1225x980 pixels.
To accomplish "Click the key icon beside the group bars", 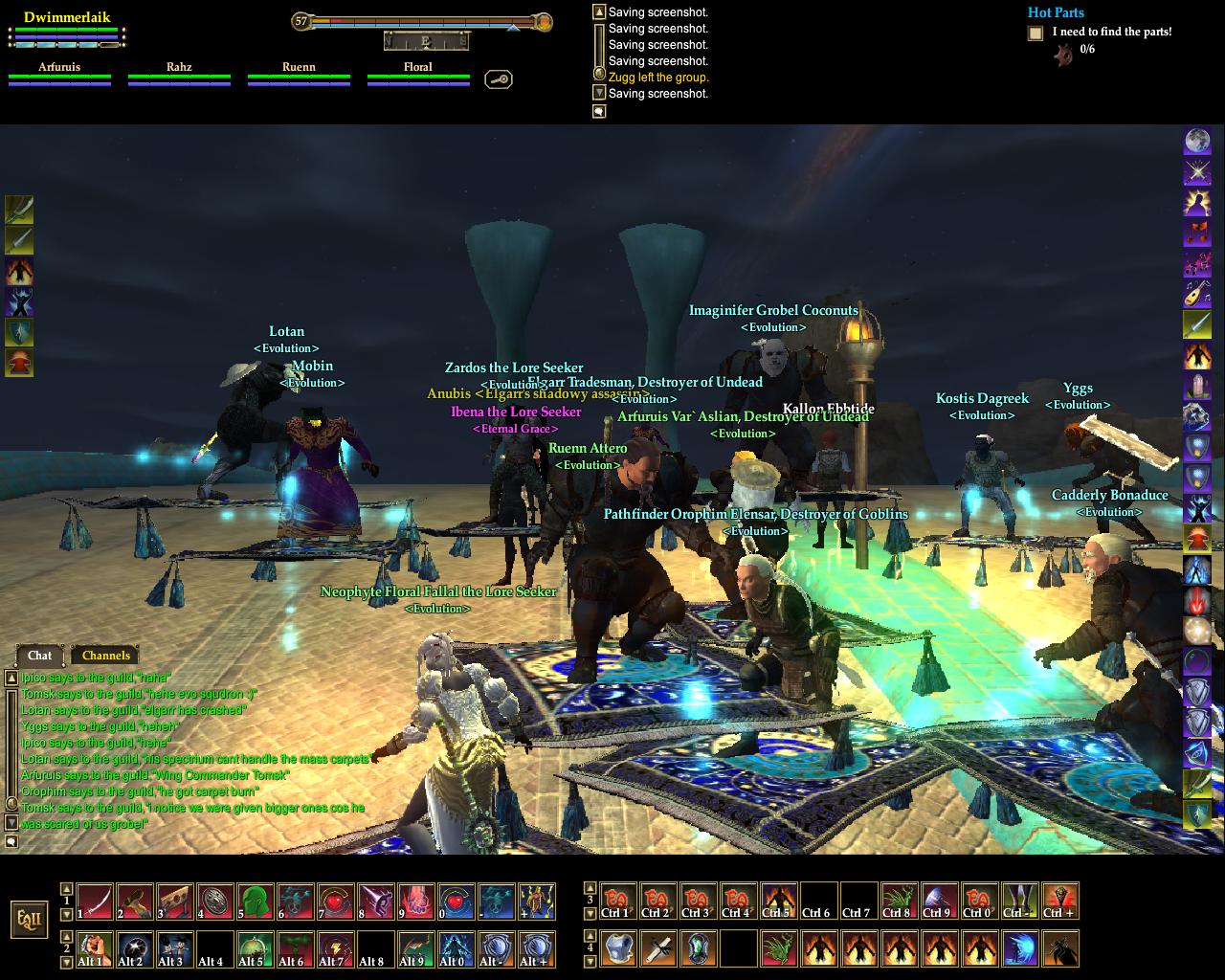I will (498, 79).
